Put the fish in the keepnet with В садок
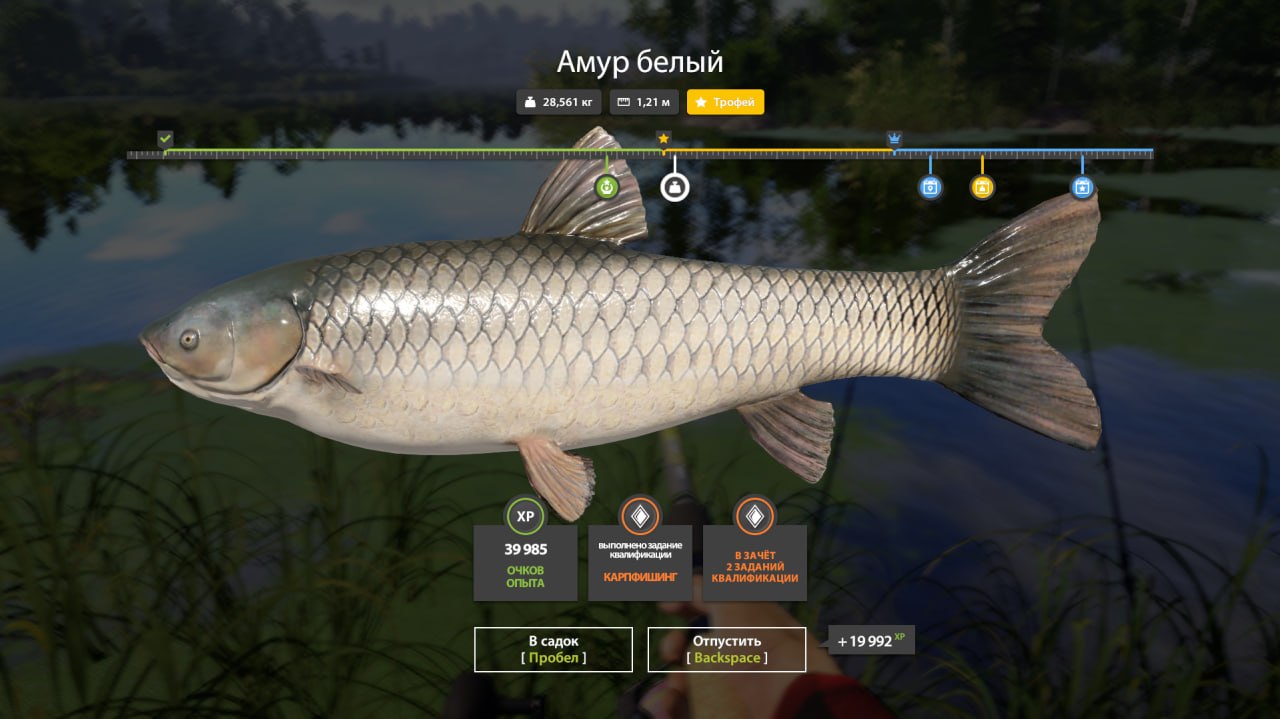1280x719 pixels. [x=553, y=649]
